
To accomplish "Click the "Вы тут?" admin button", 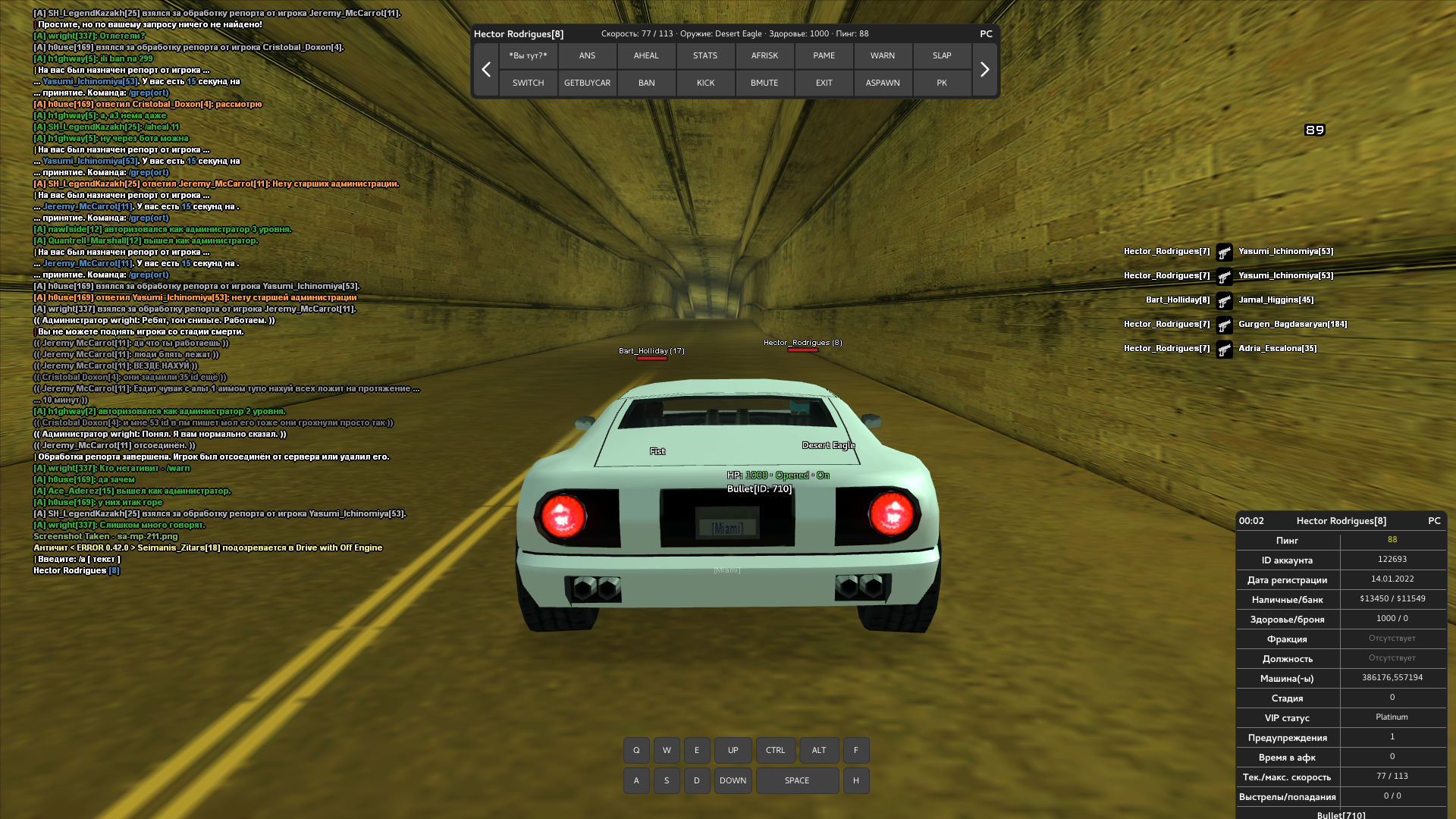I will tap(528, 55).
